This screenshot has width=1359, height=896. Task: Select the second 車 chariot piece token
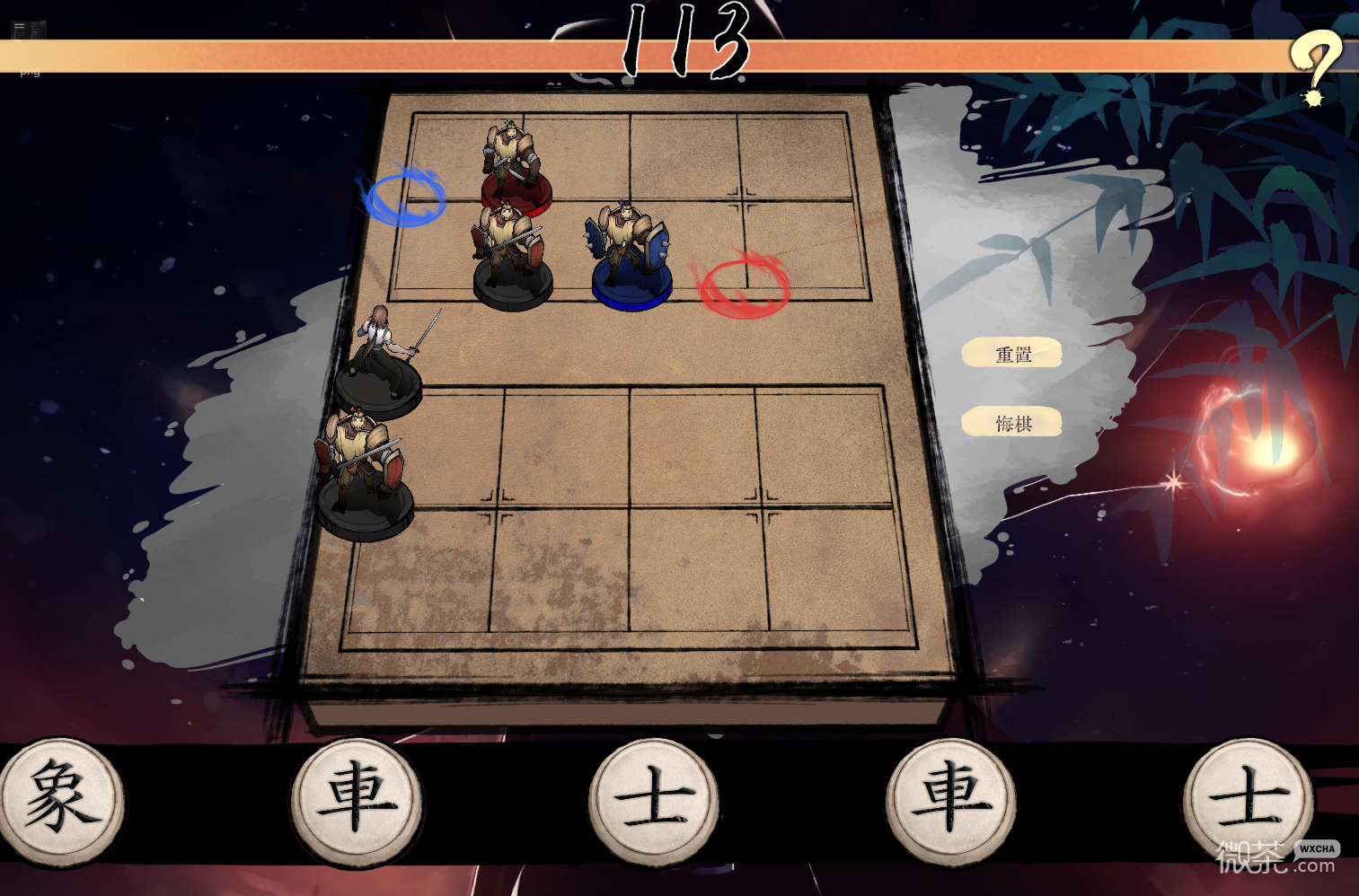click(950, 802)
